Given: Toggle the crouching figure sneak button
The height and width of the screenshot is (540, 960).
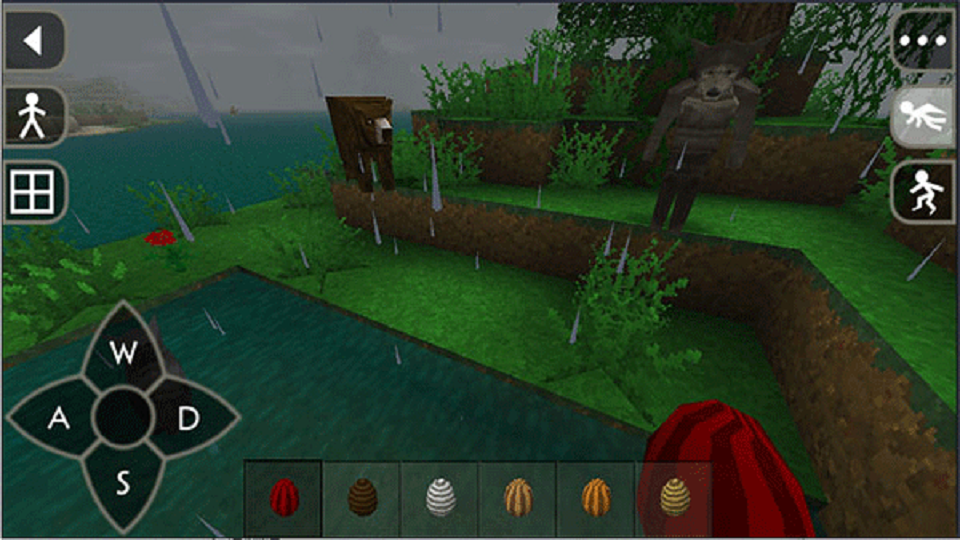Looking at the screenshot, I should coord(923,192).
